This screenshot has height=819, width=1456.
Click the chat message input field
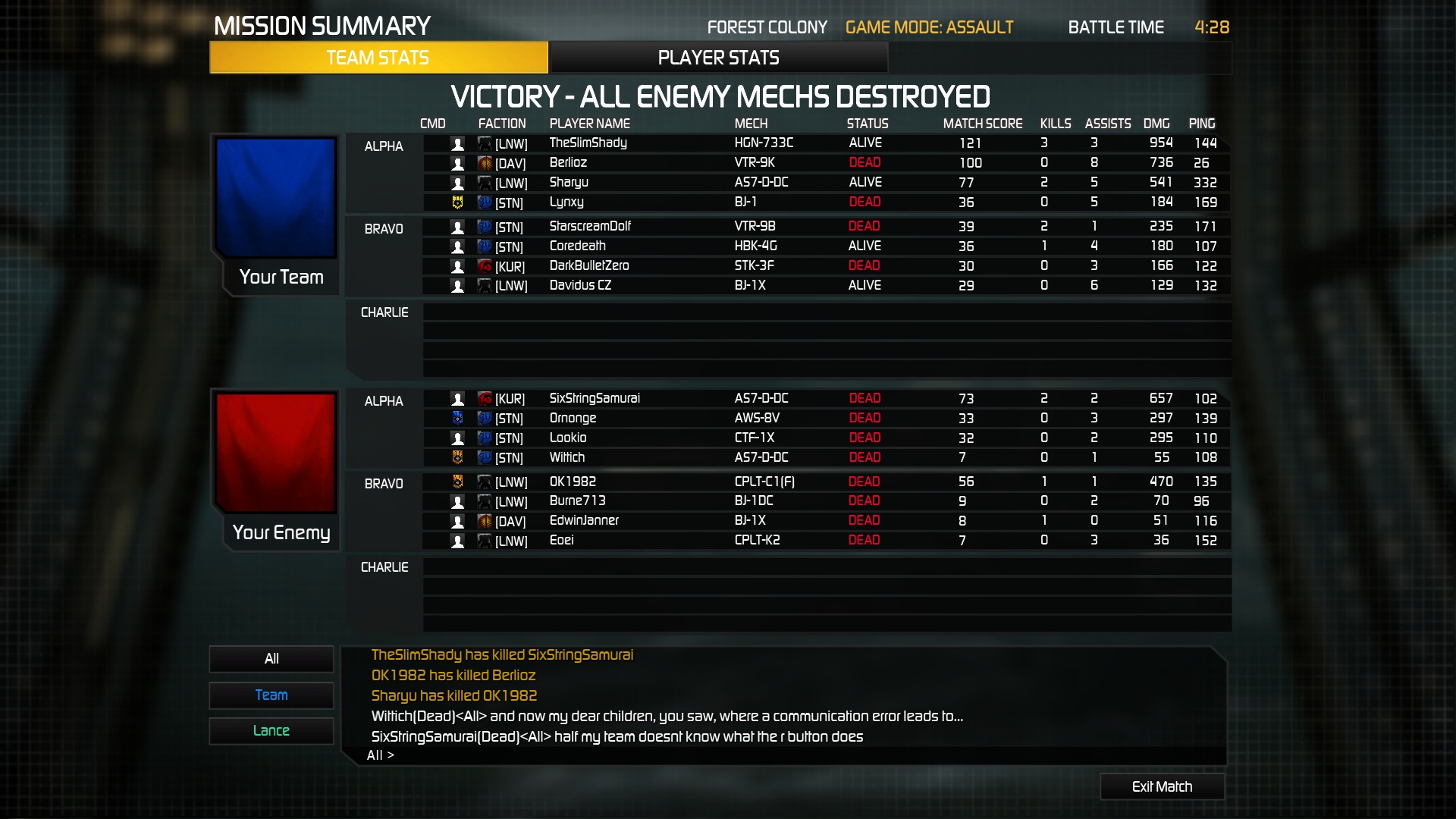789,755
